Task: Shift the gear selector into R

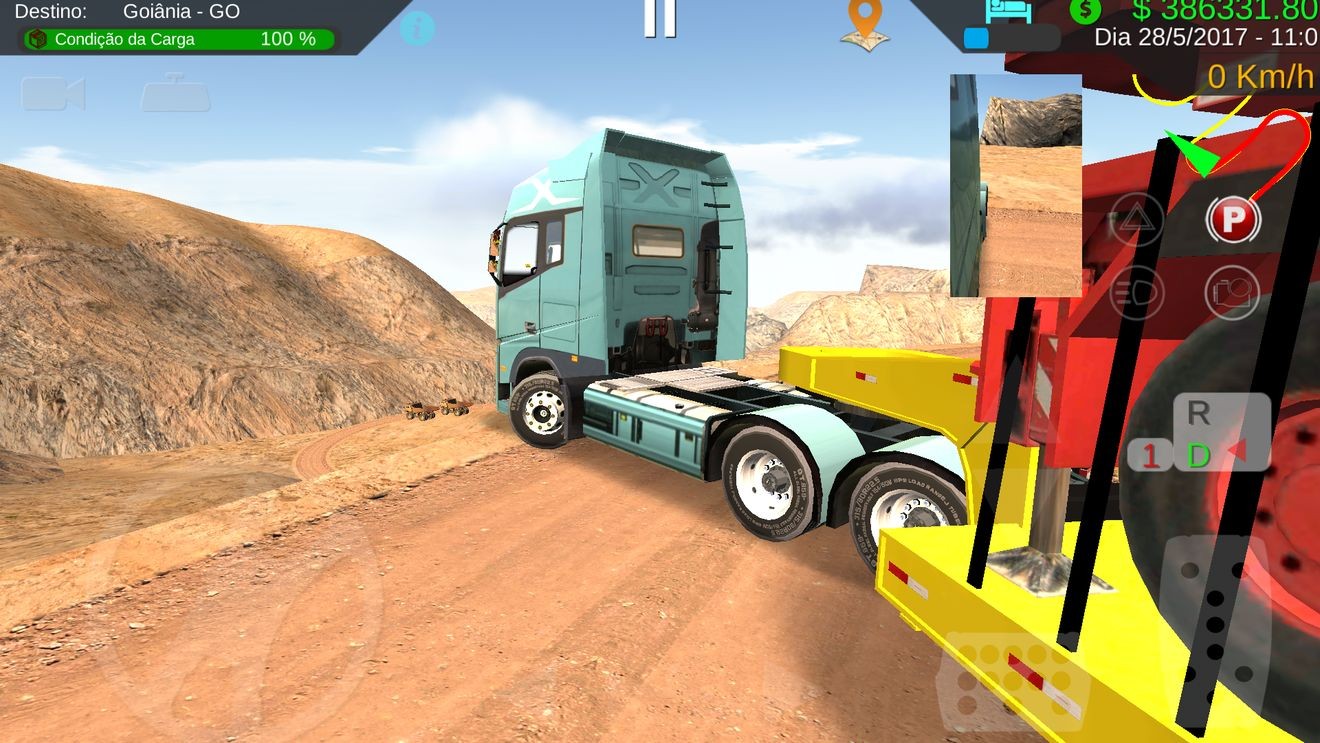Action: pos(1198,412)
